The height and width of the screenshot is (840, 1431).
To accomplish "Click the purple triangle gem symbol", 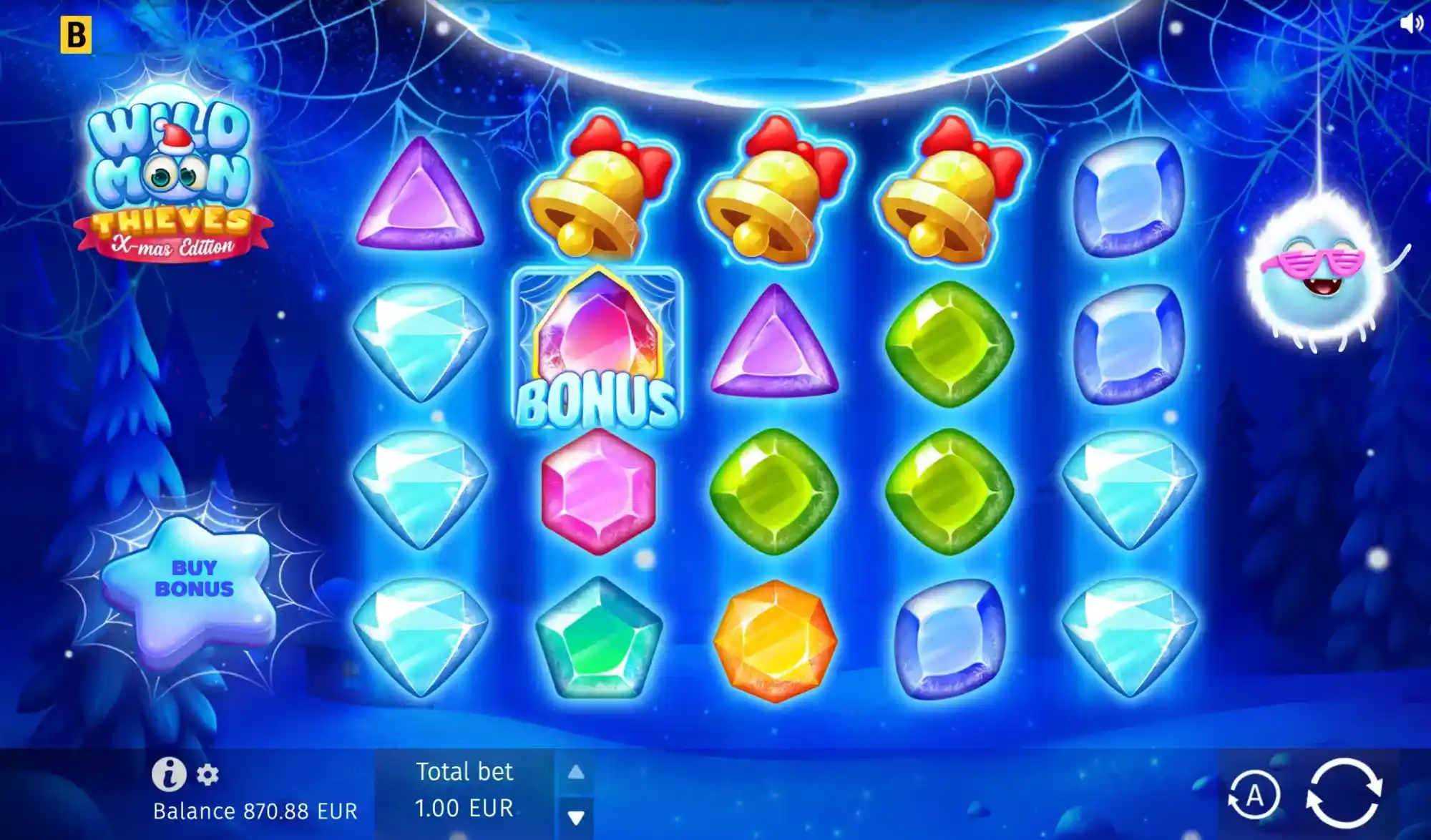I will (421, 197).
